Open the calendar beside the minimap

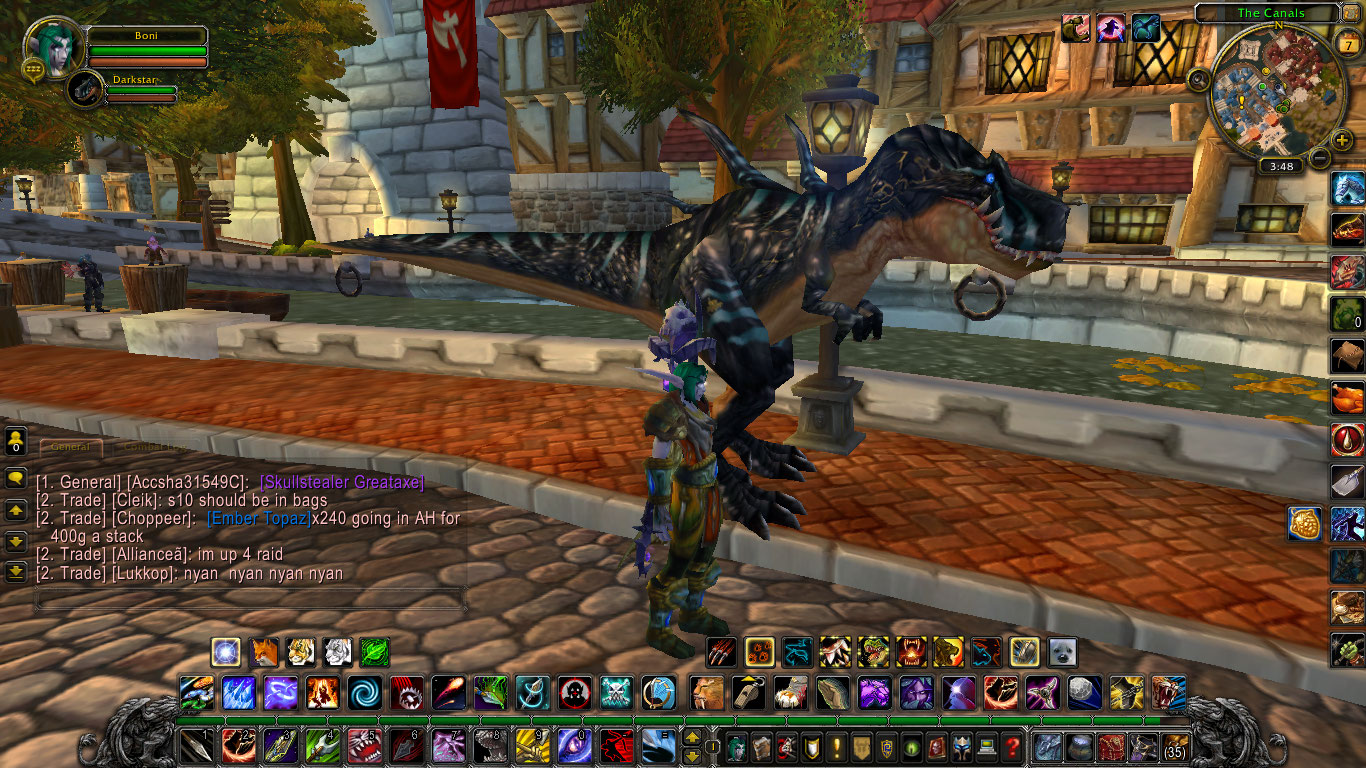(1348, 43)
